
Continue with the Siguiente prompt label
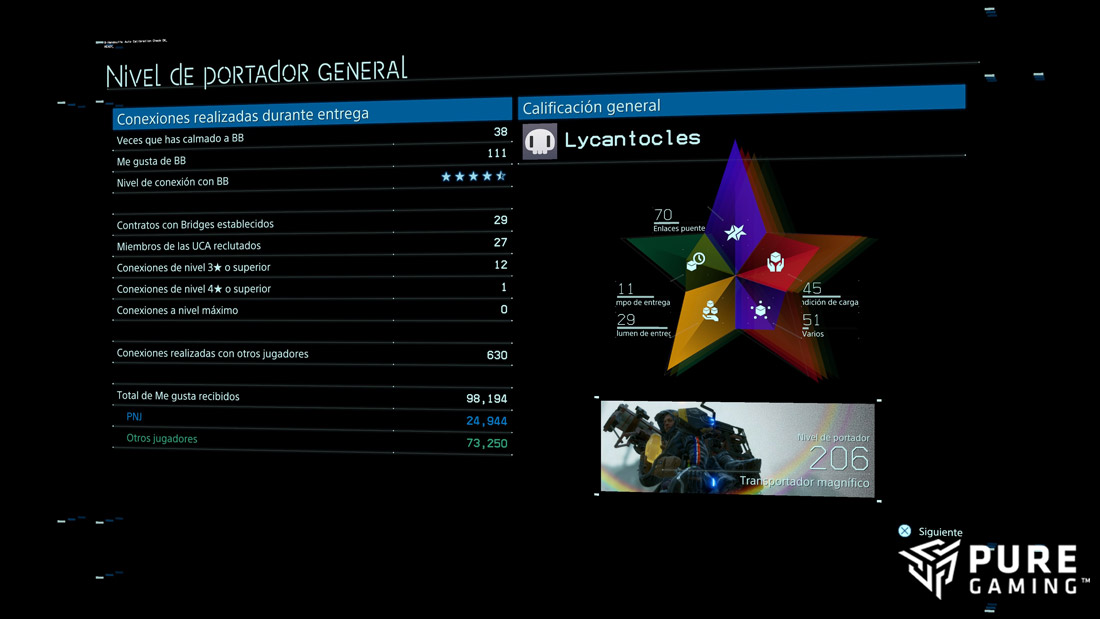[x=939, y=532]
